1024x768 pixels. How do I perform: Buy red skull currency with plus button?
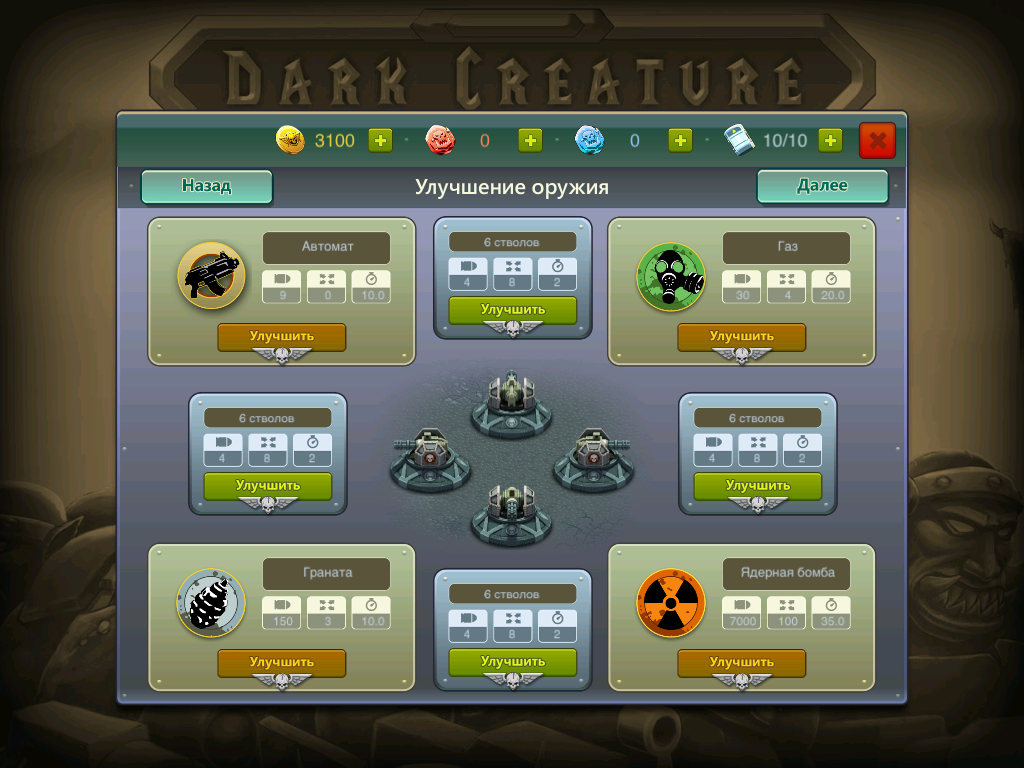coord(530,141)
